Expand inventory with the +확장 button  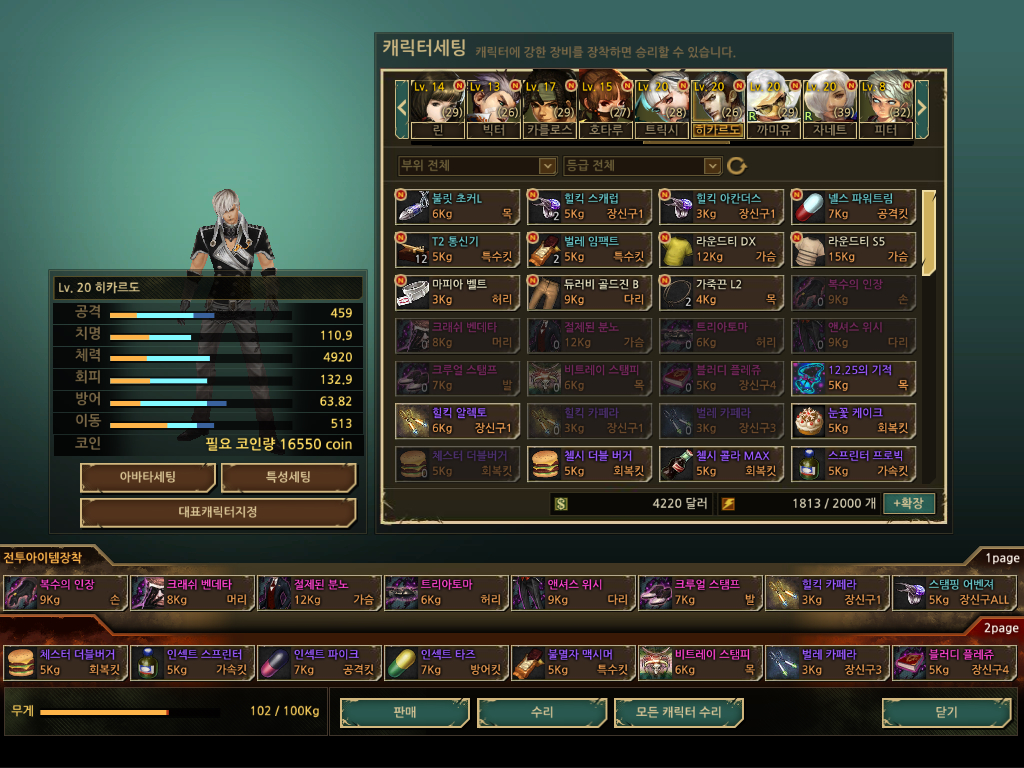[908, 503]
